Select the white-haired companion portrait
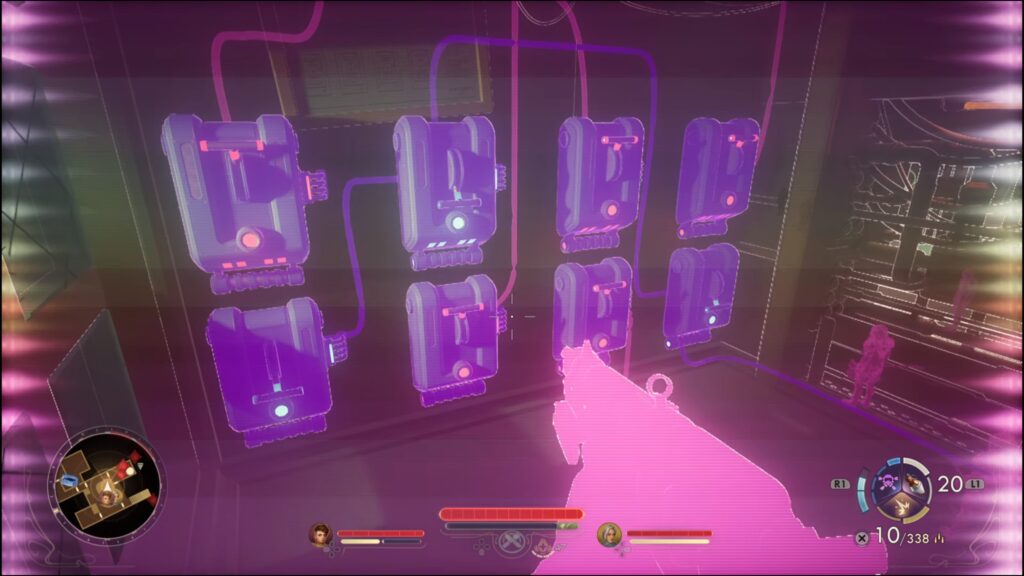 coord(608,535)
